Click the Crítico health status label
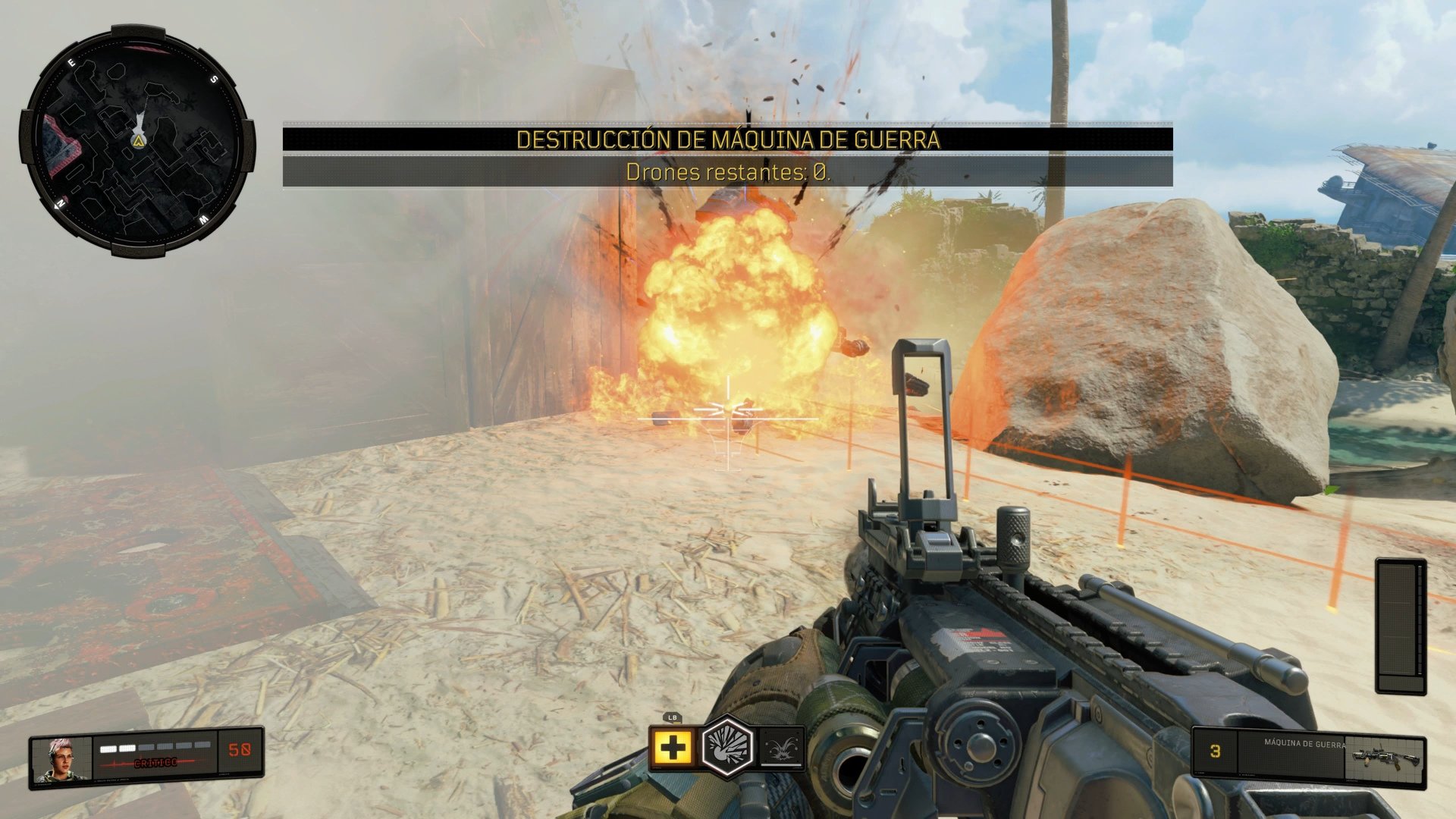Screen dimensions: 1456x819 pyautogui.click(x=156, y=763)
